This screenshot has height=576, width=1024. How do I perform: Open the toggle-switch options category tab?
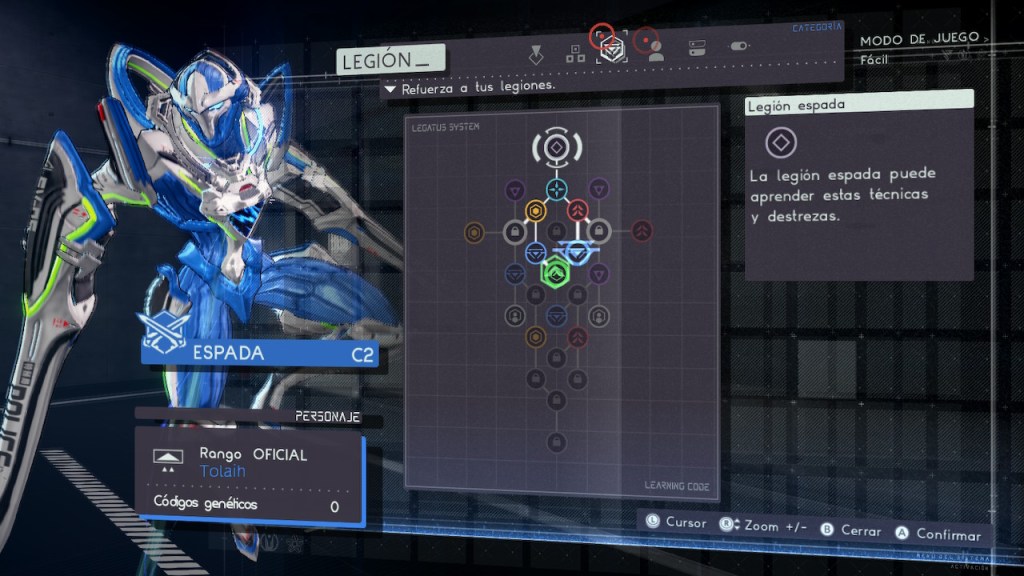tap(740, 46)
